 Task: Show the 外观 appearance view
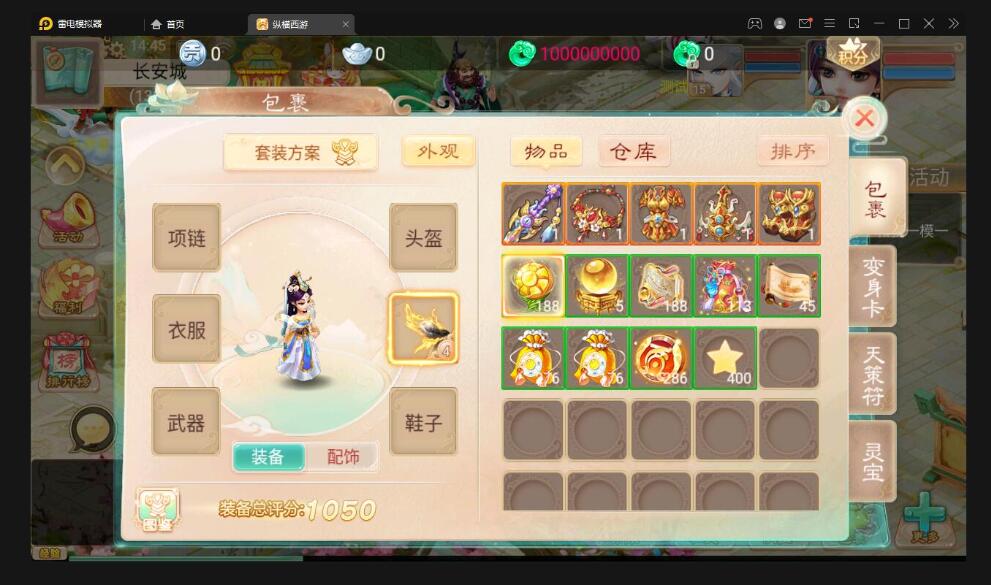(x=438, y=151)
